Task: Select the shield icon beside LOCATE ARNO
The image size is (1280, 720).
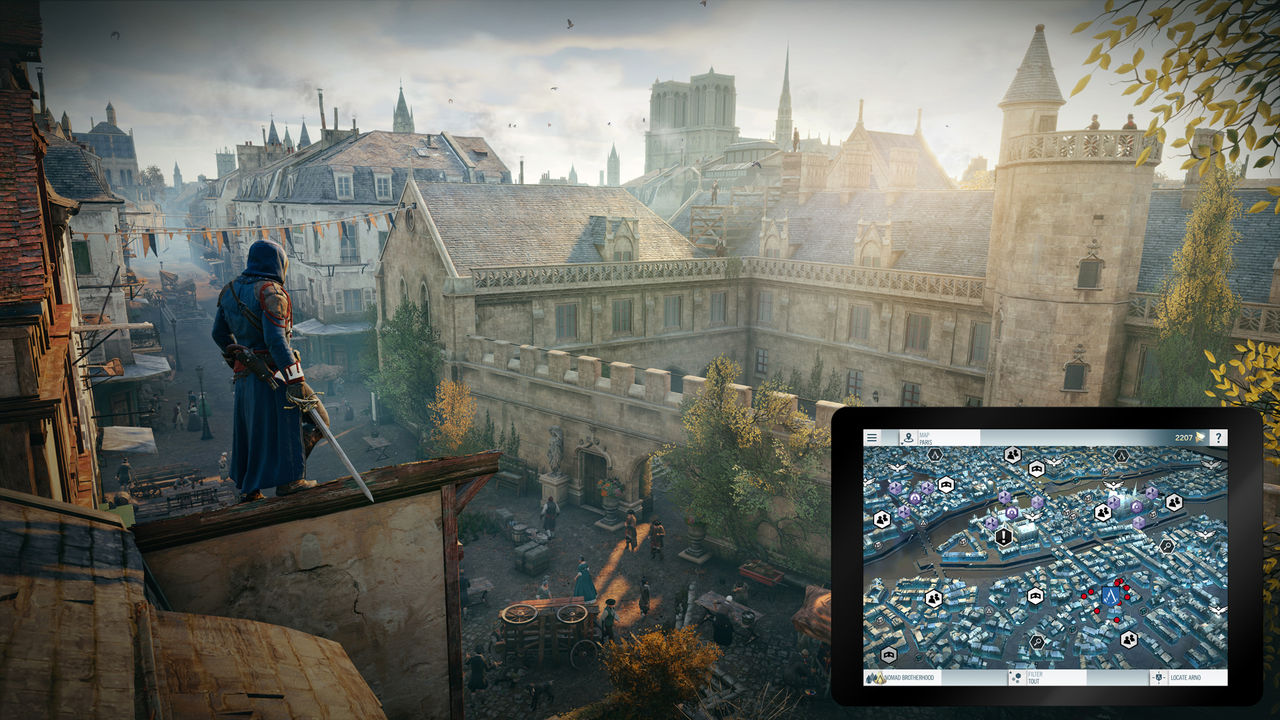Action: [1159, 676]
